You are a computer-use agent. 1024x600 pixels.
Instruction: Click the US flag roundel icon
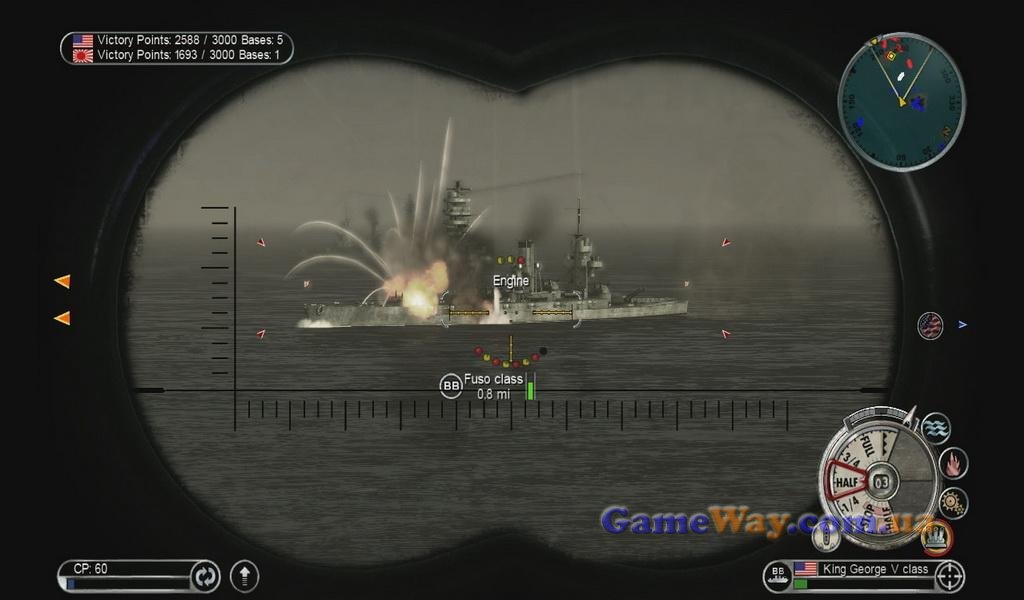click(930, 326)
